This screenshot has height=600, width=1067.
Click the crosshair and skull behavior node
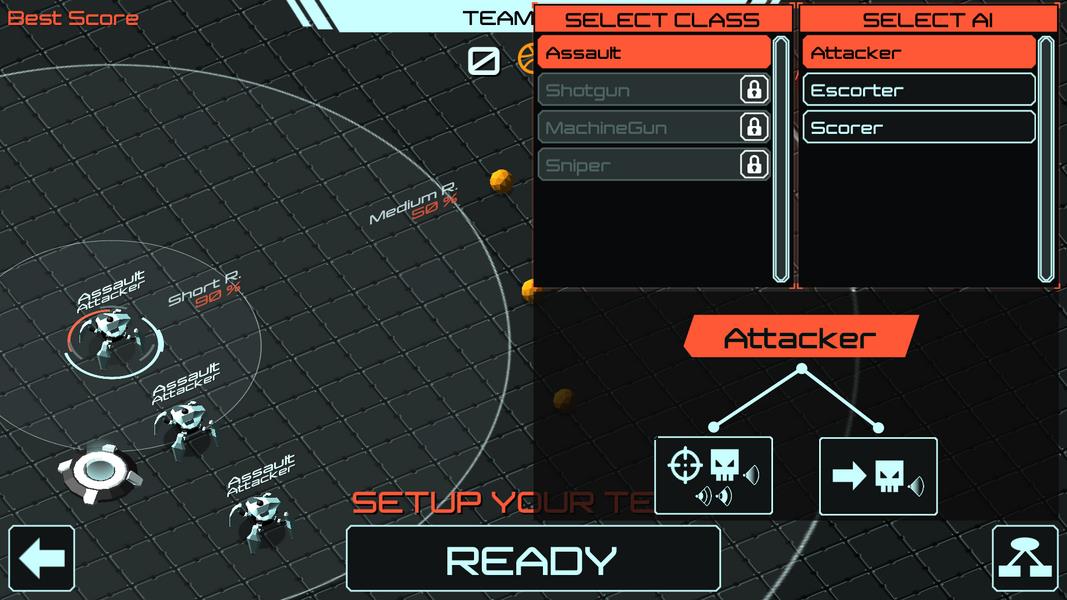tap(713, 475)
